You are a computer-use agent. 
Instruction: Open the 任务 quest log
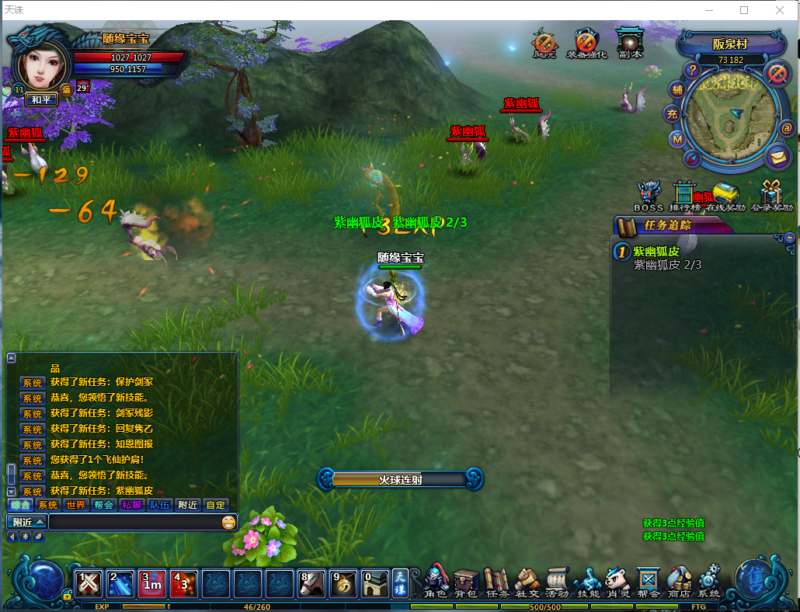[x=497, y=580]
